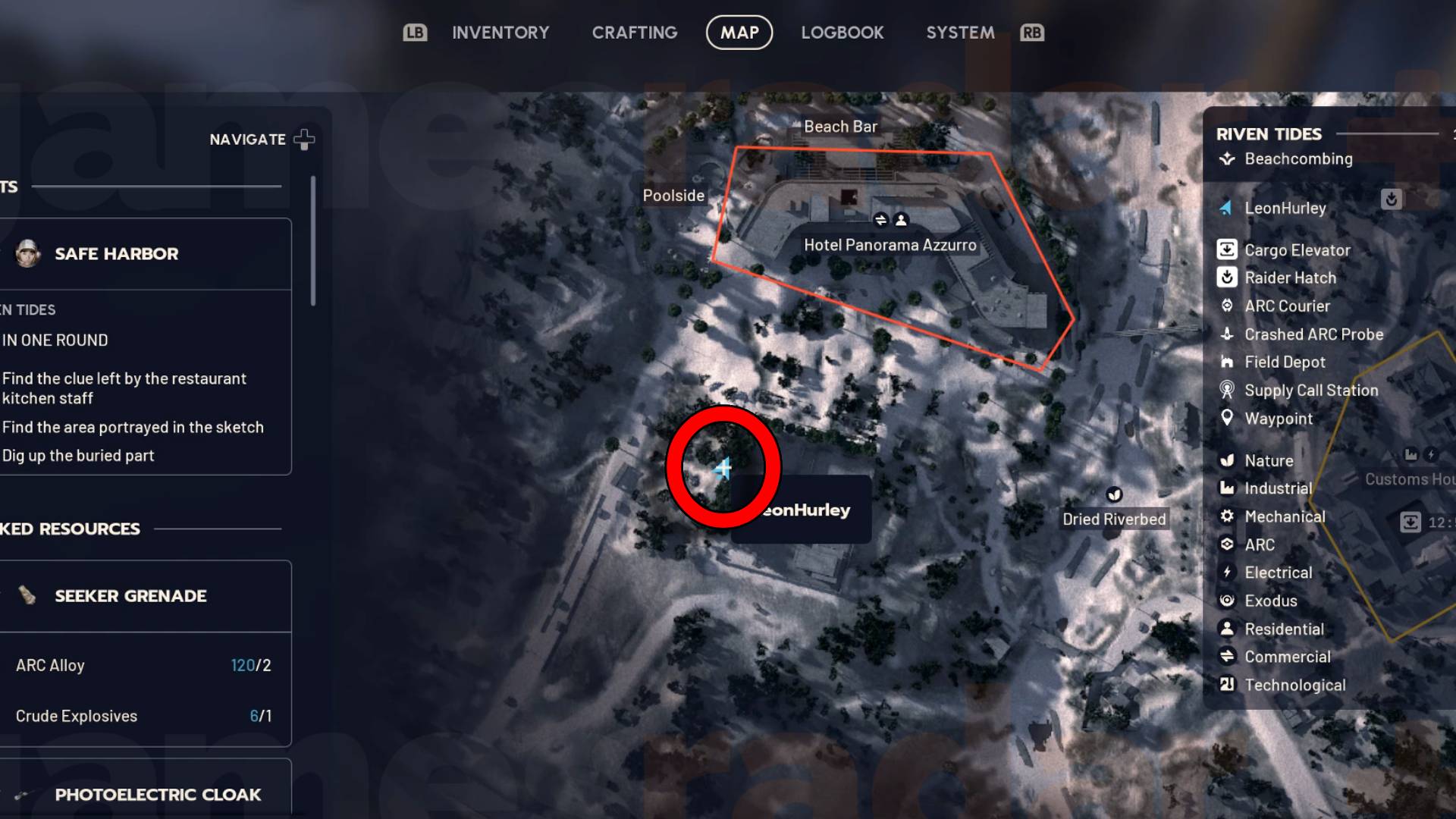Toggle the Residential marker near Hotel Panorama Azzurro

coord(901,219)
